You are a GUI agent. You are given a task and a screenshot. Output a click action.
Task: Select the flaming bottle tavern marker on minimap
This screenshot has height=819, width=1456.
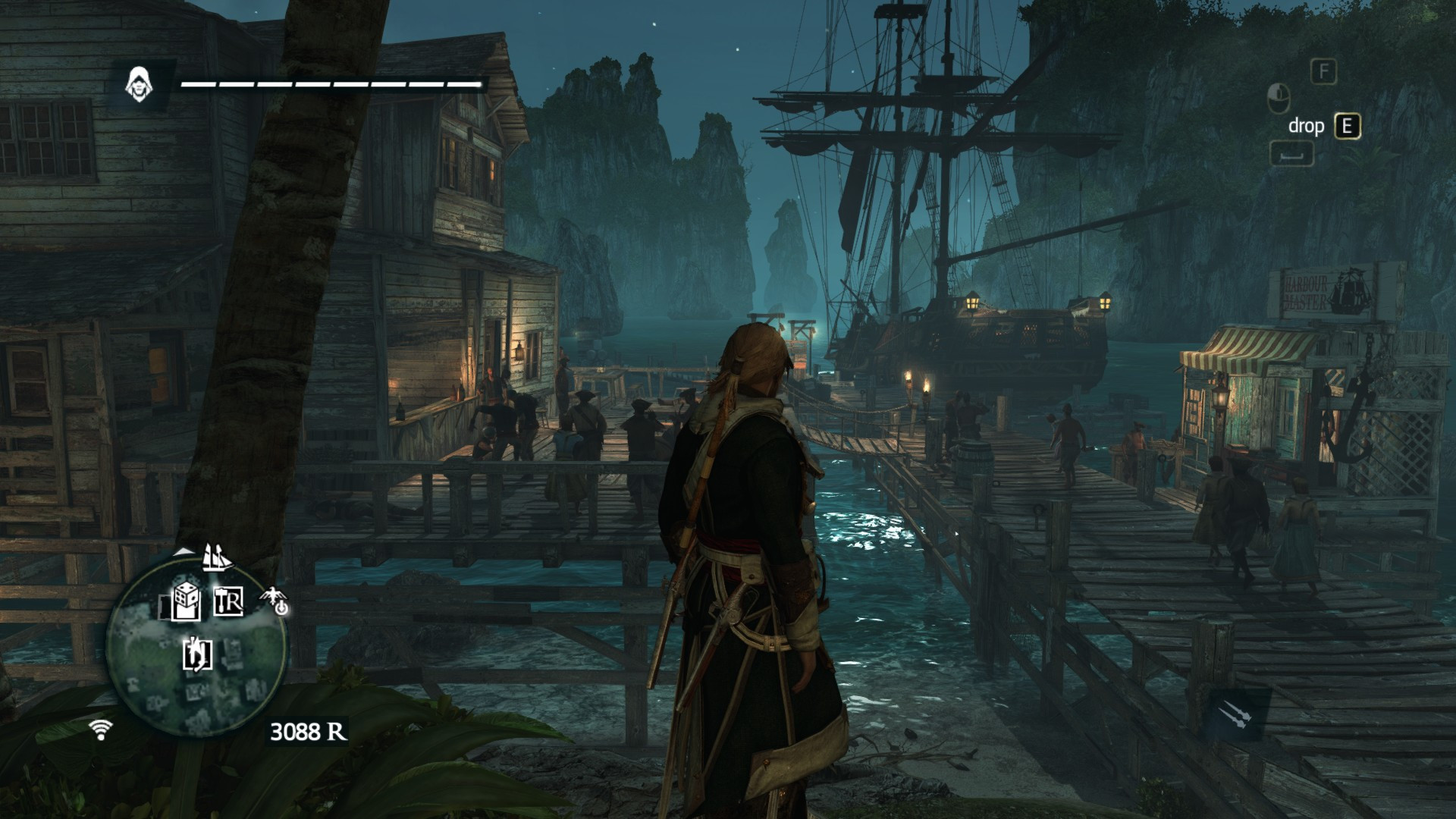(198, 654)
